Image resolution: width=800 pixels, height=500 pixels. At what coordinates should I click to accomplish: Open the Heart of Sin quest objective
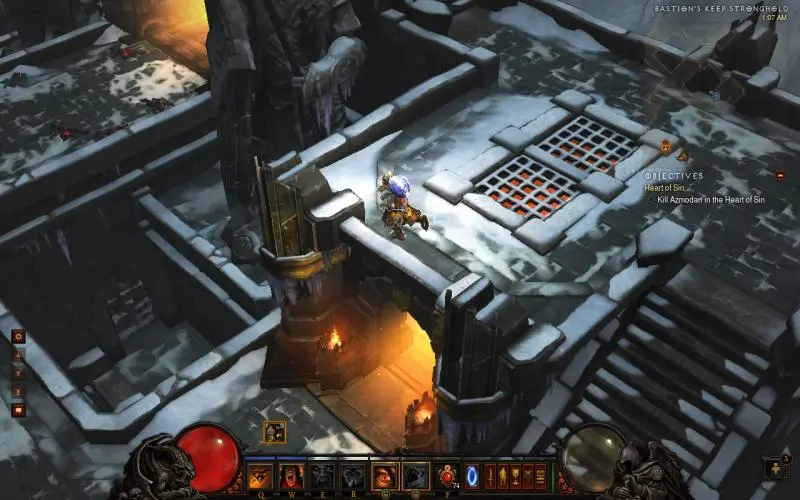pos(668,188)
